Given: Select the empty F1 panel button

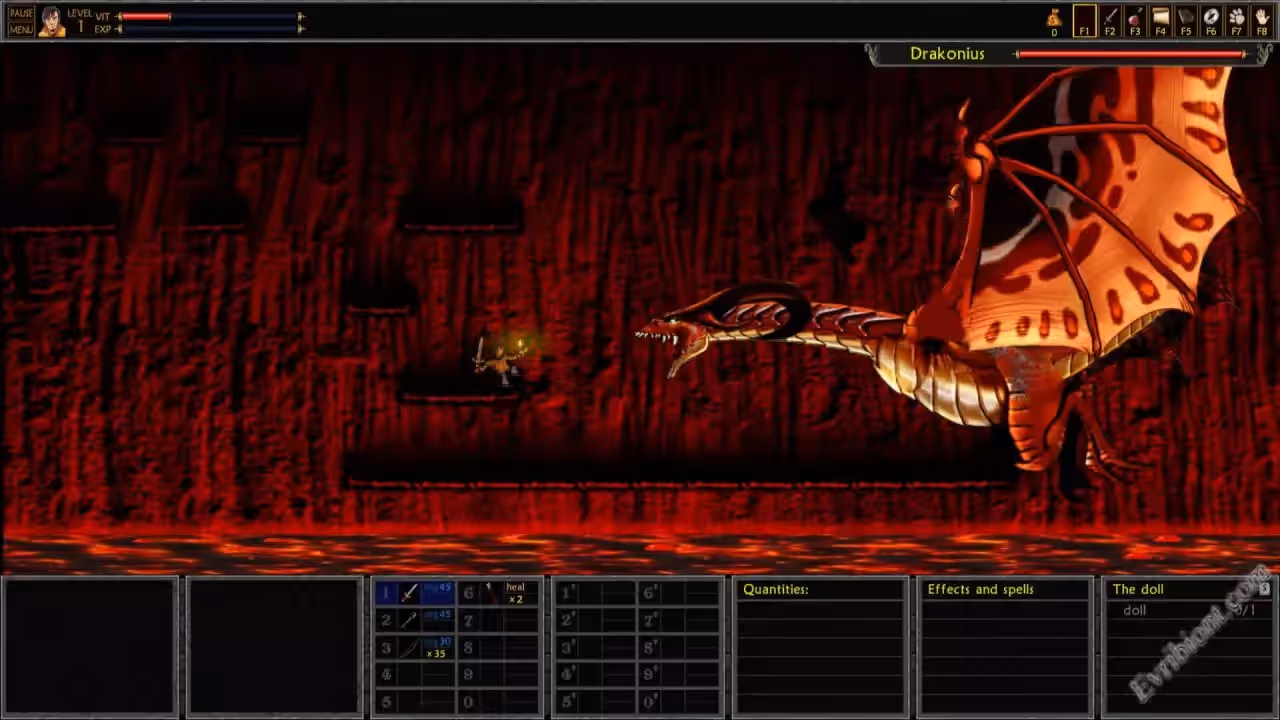Looking at the screenshot, I should [x=1084, y=20].
